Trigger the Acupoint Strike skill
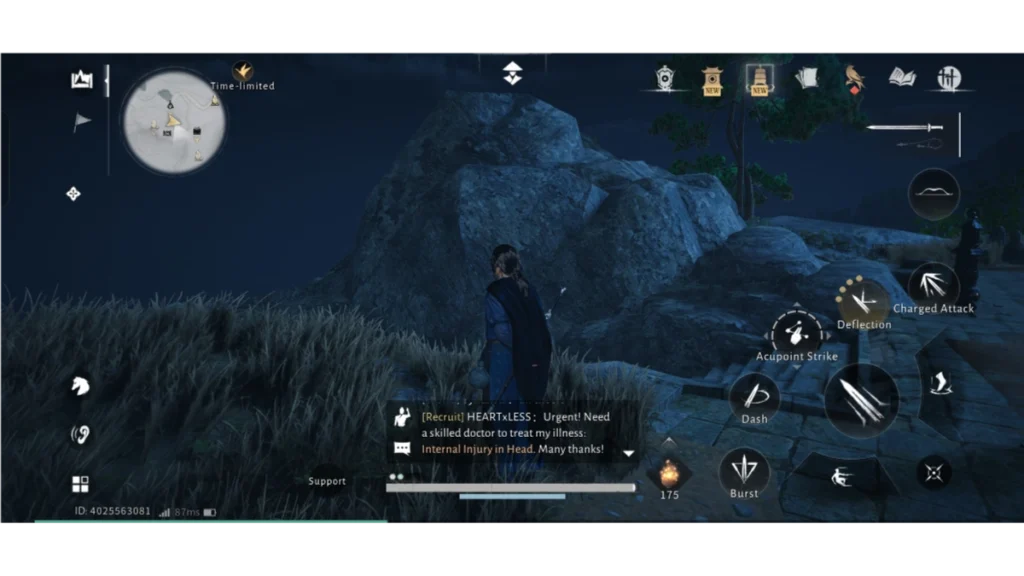The width and height of the screenshot is (1024, 576). [x=796, y=334]
